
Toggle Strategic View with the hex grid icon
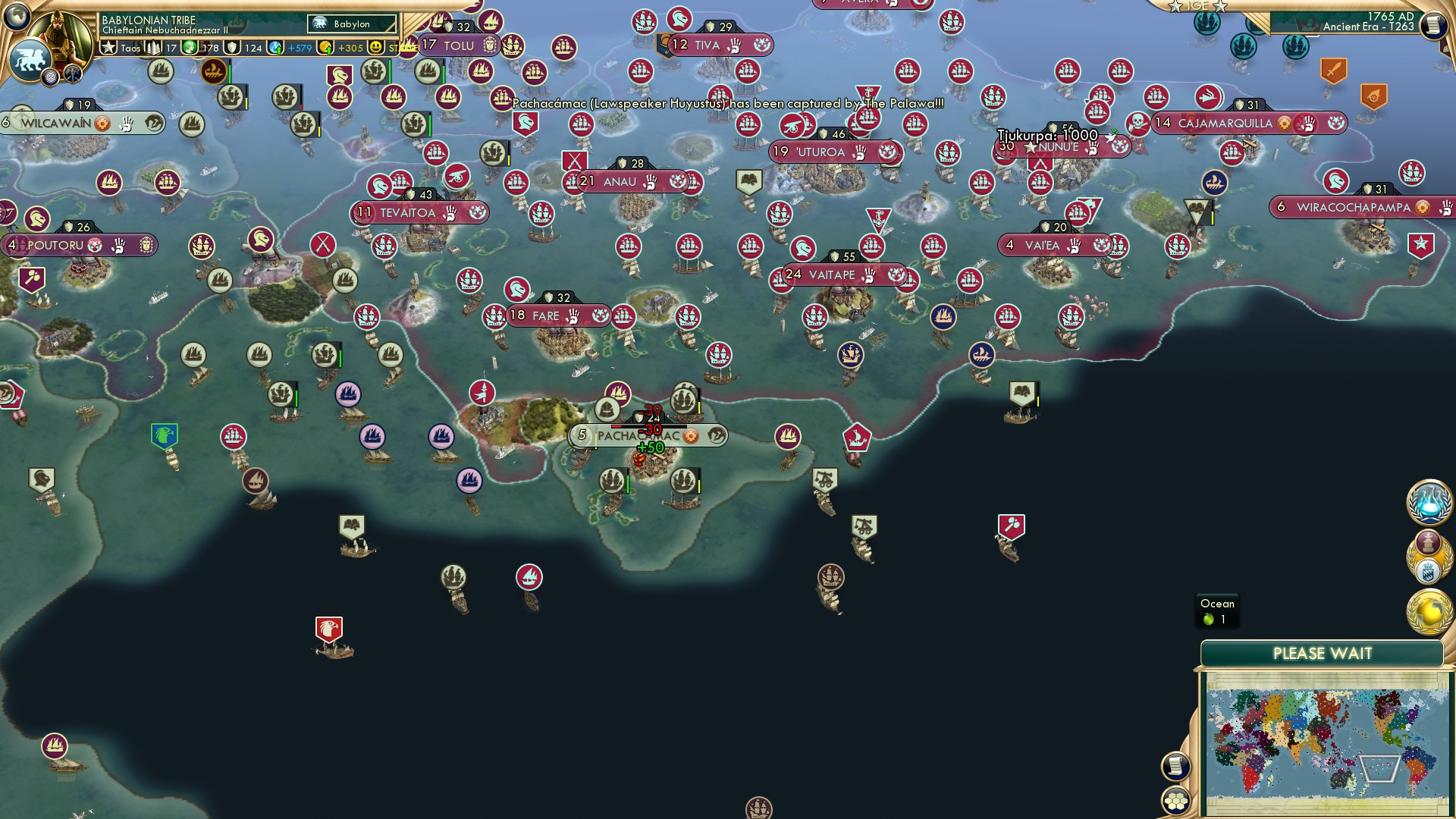point(1176,800)
